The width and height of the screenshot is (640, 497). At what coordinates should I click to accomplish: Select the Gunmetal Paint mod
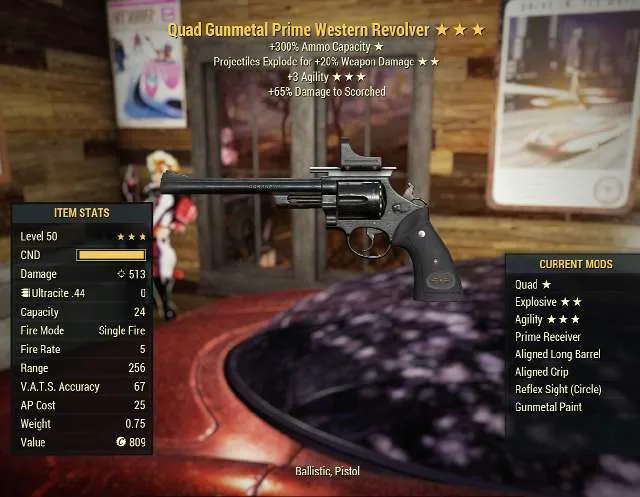pos(548,407)
